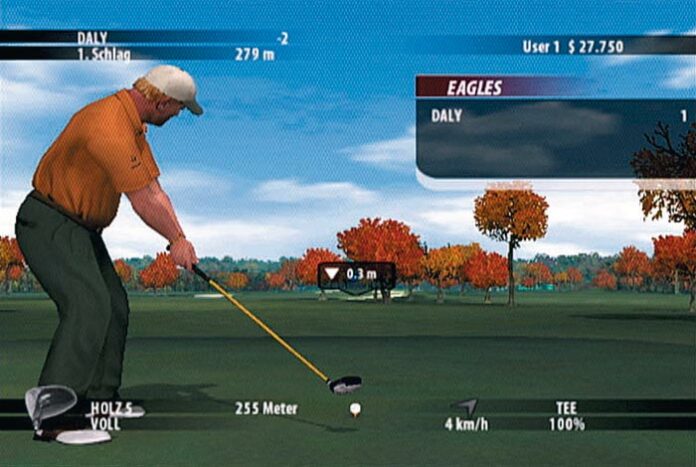Click the wind direction arrow indicator

(468, 406)
